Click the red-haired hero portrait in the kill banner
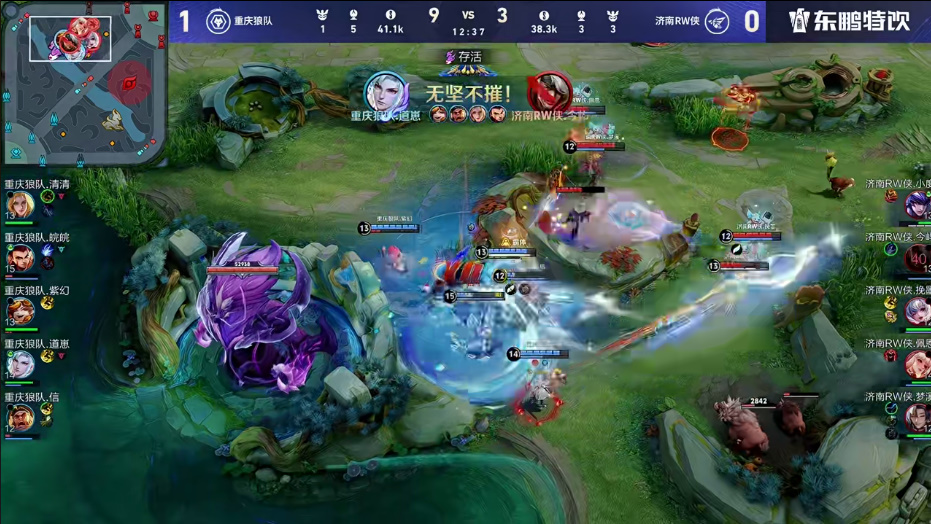The image size is (931, 524). coord(547,92)
